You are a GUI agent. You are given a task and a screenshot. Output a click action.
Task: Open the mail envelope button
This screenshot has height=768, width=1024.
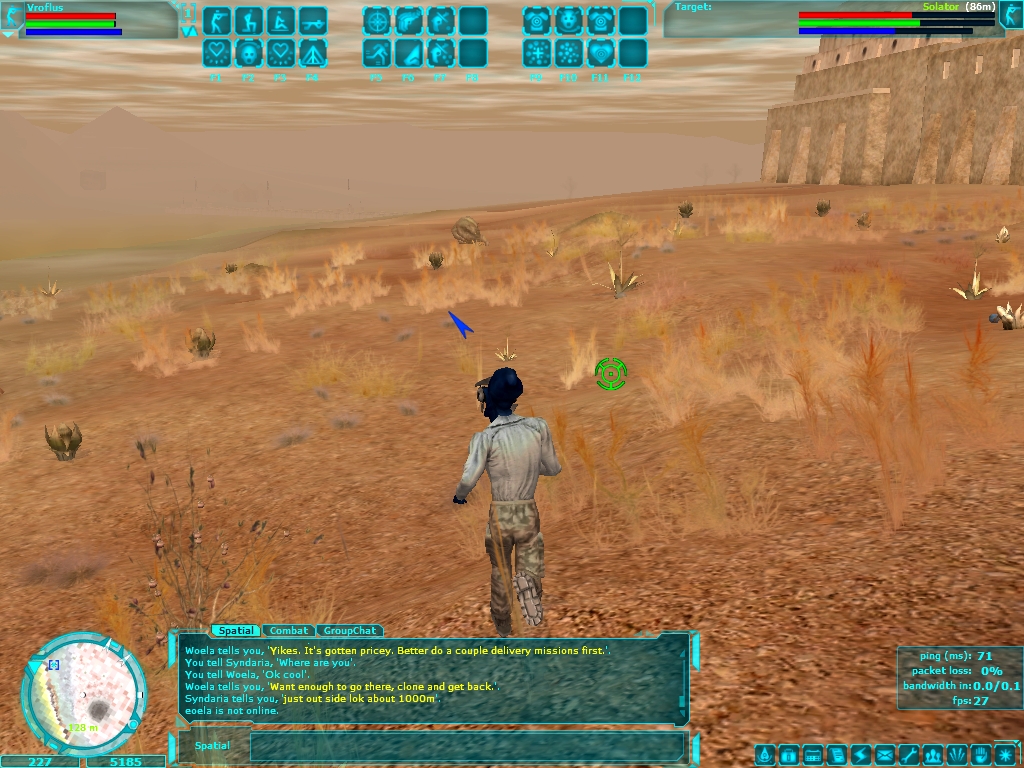(x=885, y=755)
